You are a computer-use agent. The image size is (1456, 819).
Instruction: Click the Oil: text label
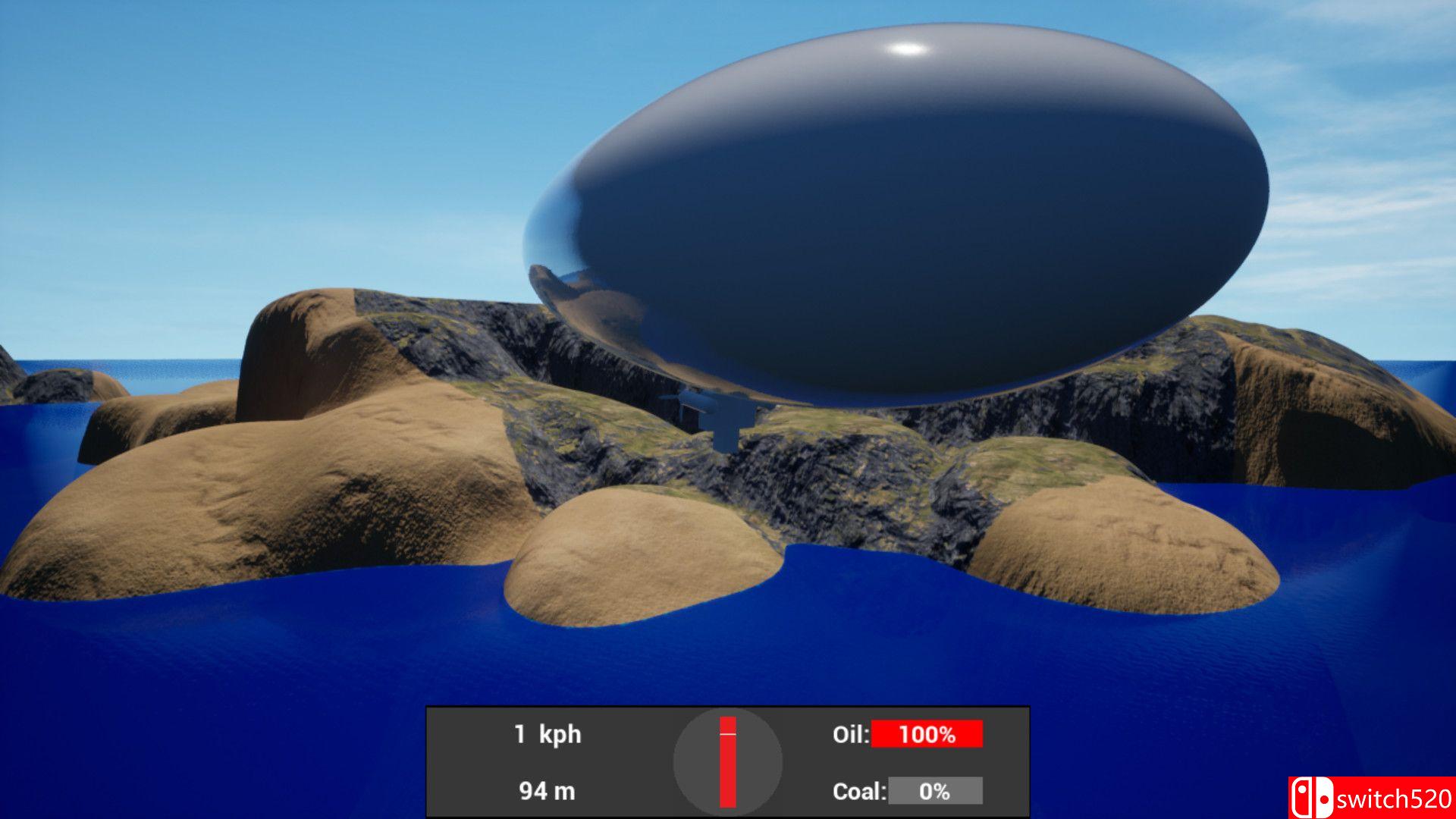click(851, 735)
